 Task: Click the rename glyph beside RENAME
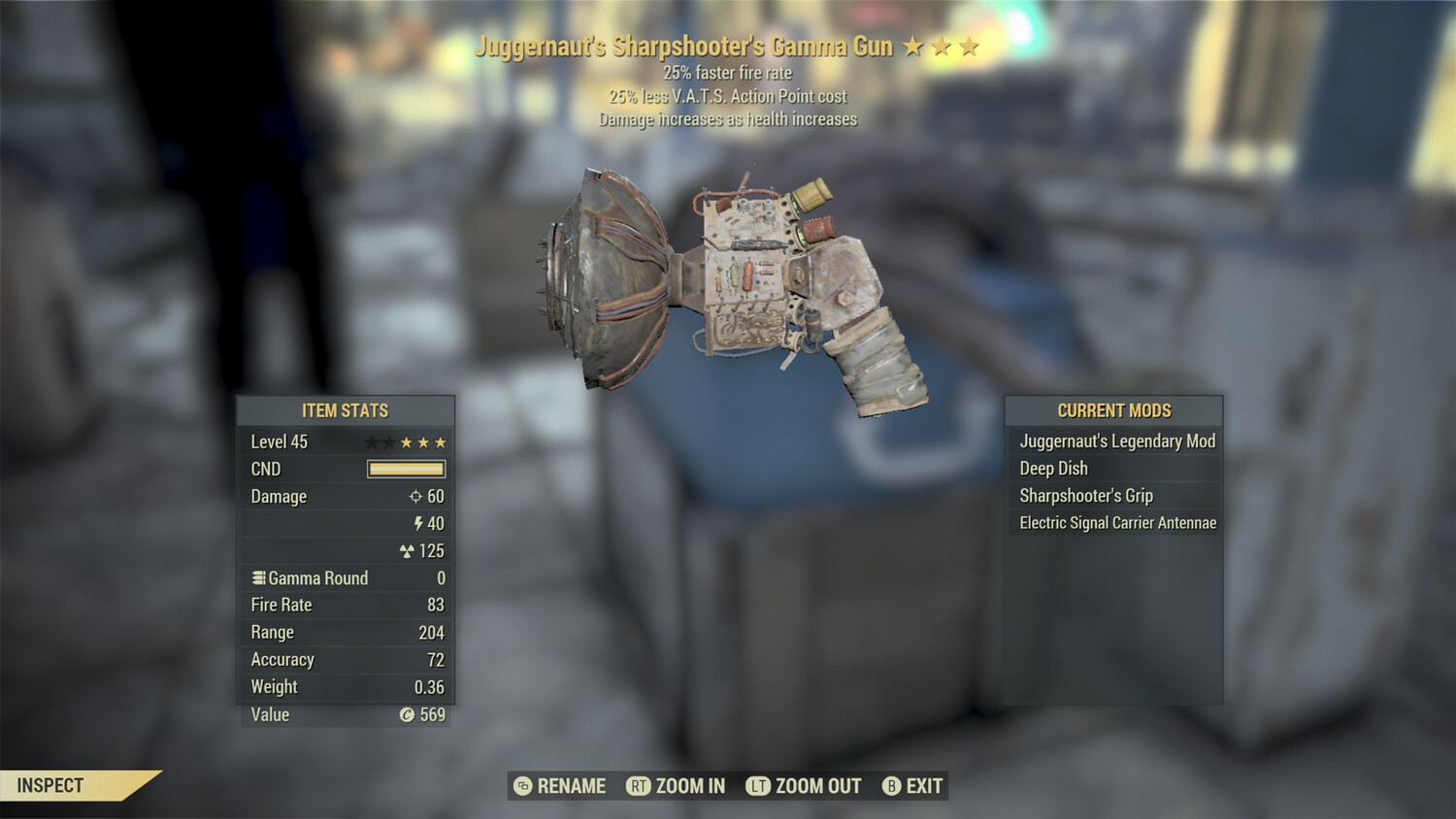(x=522, y=786)
